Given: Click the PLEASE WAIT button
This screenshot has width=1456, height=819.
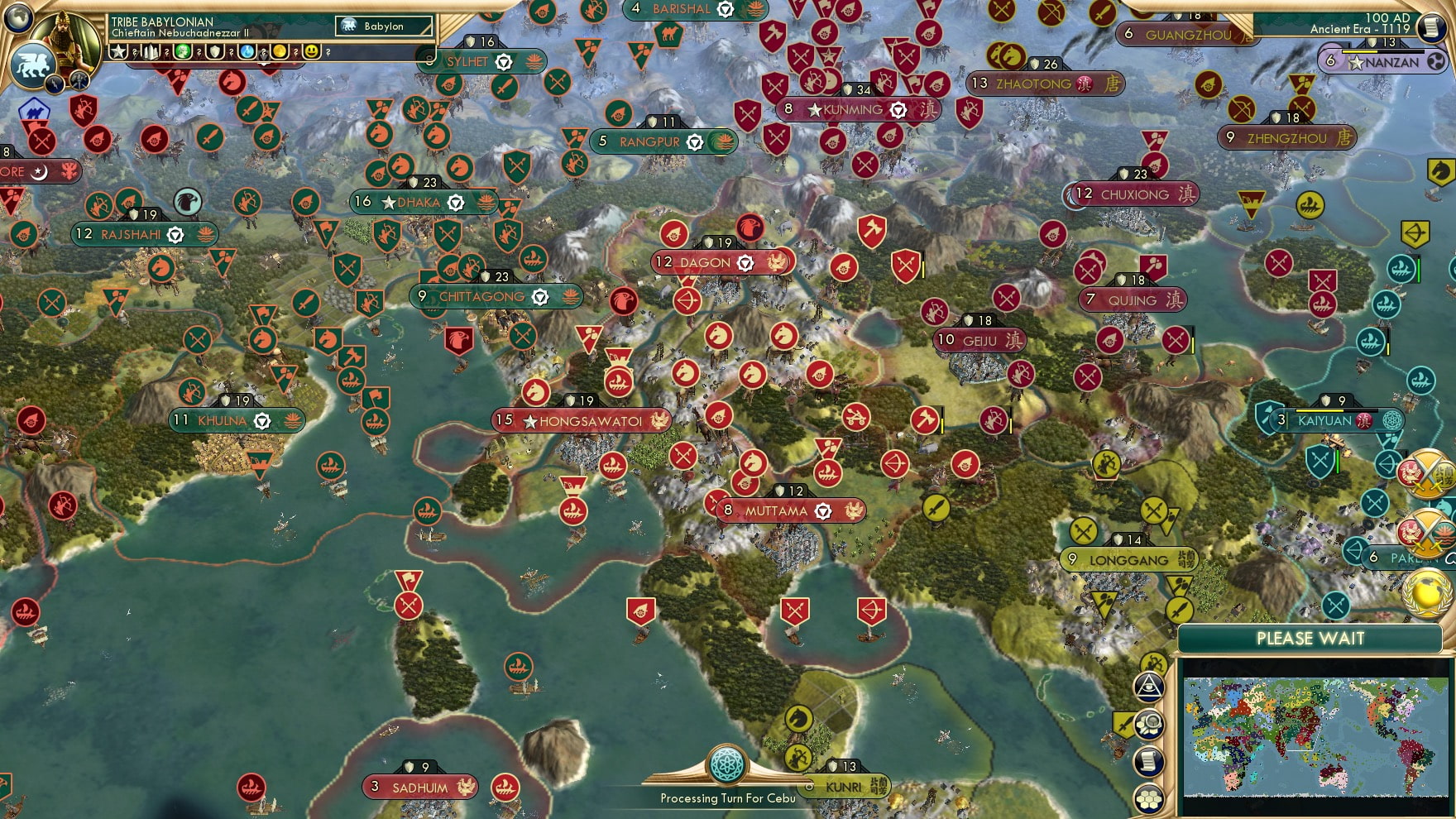Looking at the screenshot, I should [x=1310, y=638].
